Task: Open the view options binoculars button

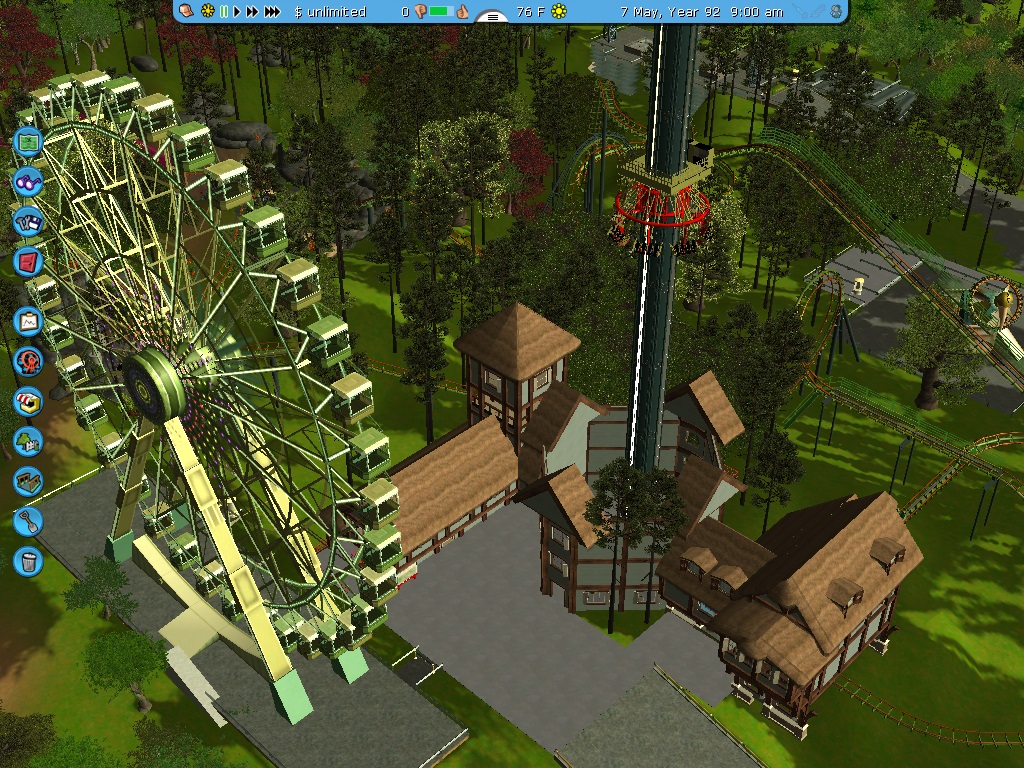Action: pyautogui.click(x=27, y=182)
